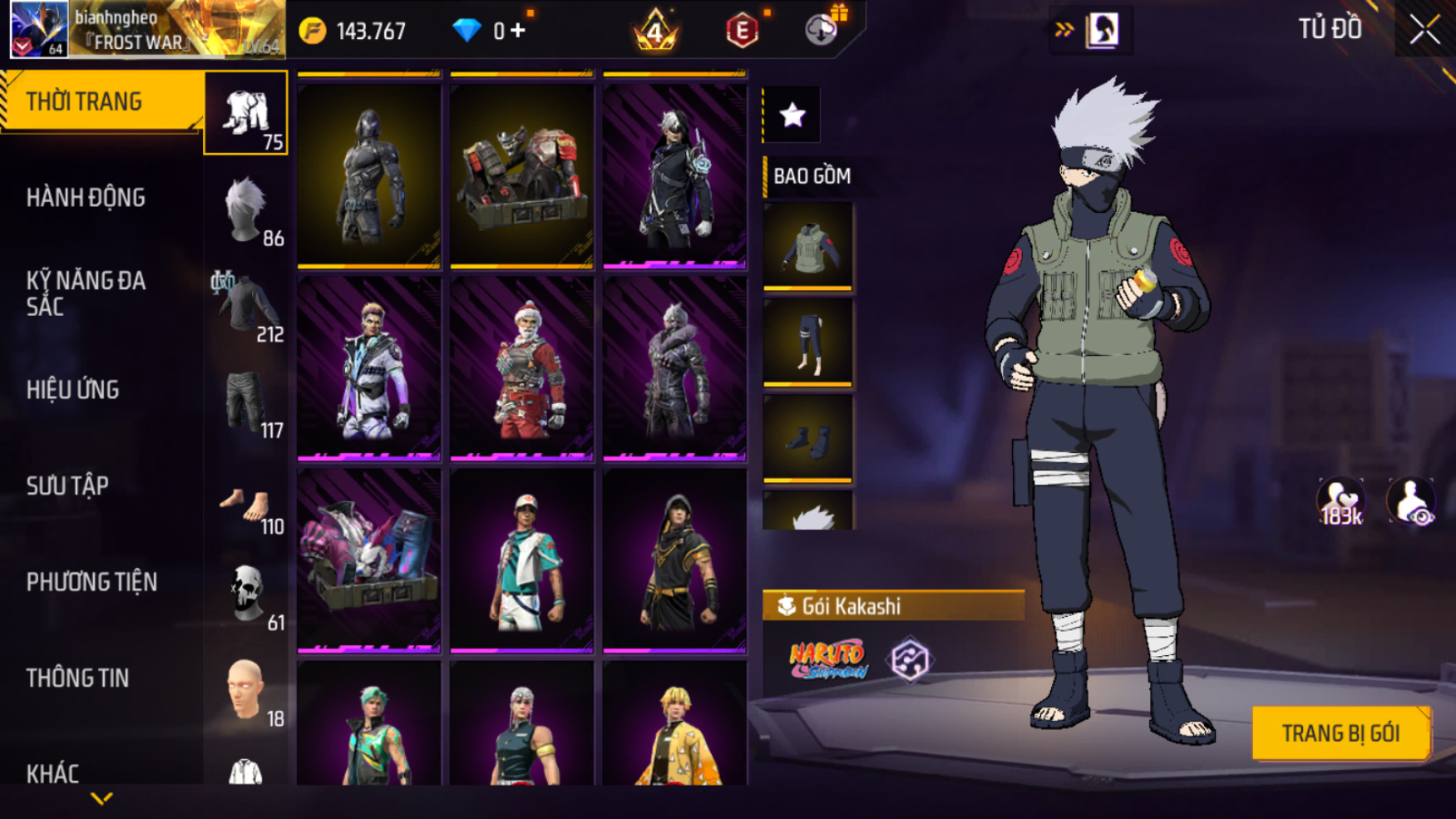Choose the Santa Claus outfit tile
This screenshot has height=819, width=1456.
click(x=521, y=368)
